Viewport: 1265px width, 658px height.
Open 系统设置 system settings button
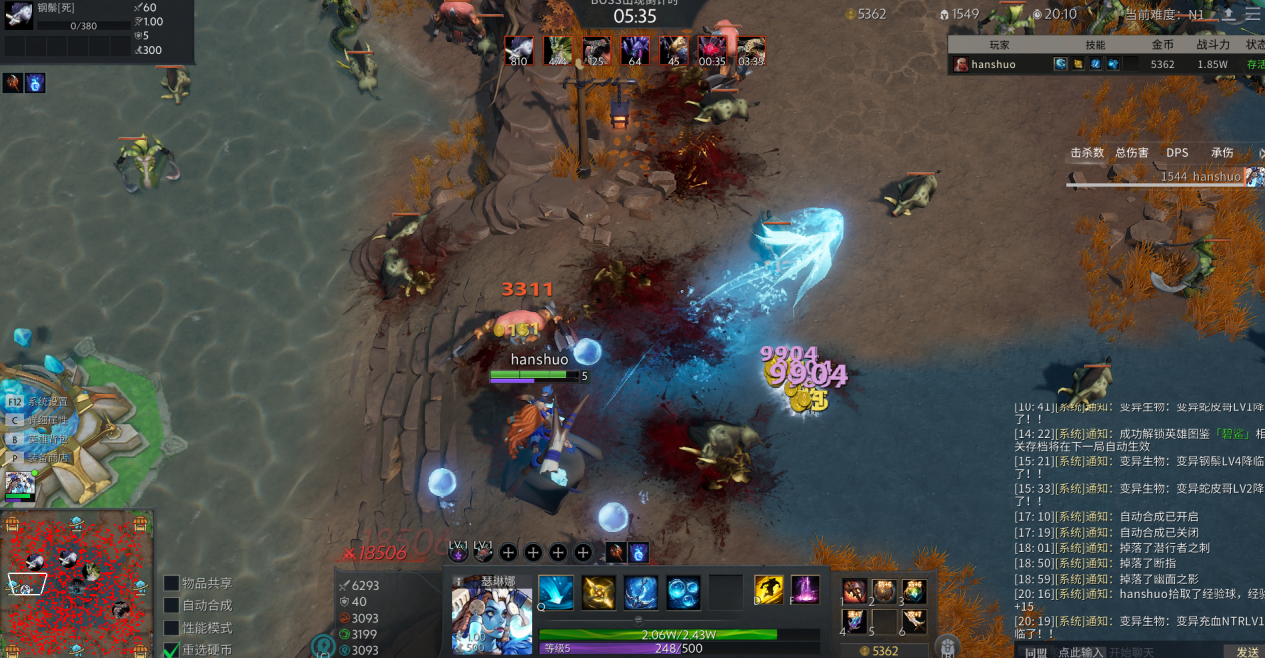pos(40,402)
